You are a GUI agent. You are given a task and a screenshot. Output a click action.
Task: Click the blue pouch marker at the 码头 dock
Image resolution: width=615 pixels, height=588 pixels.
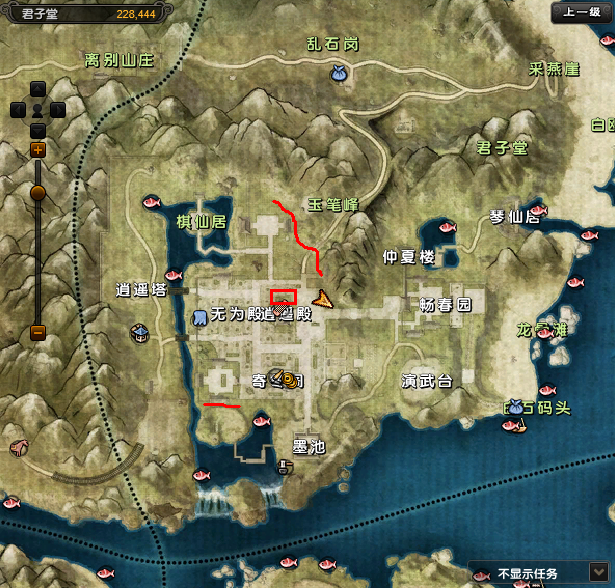point(514,406)
